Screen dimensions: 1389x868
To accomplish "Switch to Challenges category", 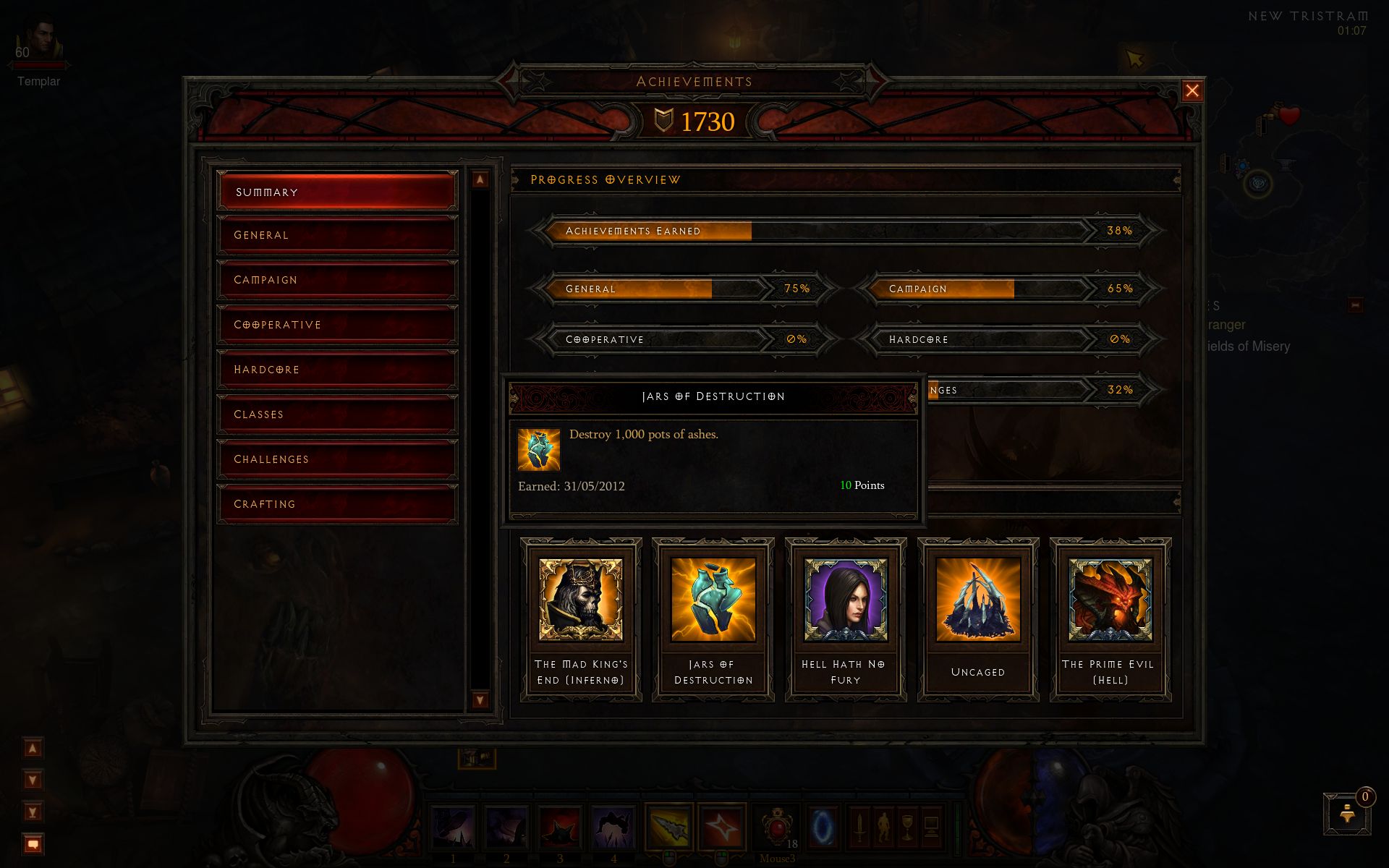I will coord(337,459).
